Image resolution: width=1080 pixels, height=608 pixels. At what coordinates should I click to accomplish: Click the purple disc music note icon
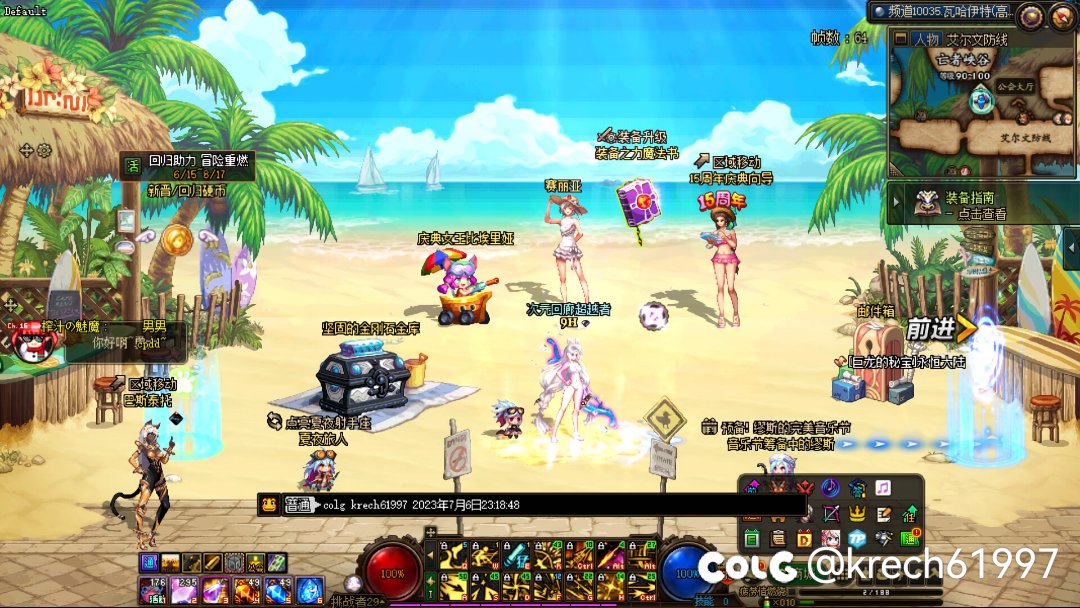coord(830,488)
